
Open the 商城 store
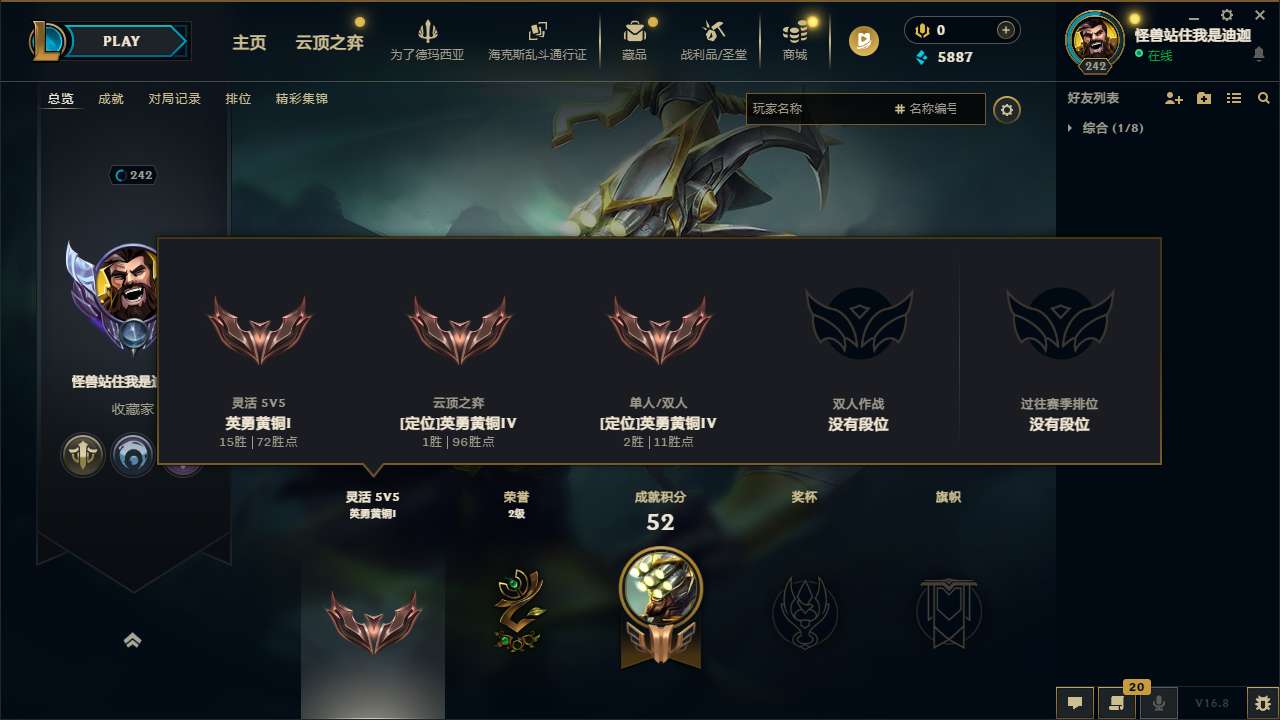coord(795,40)
